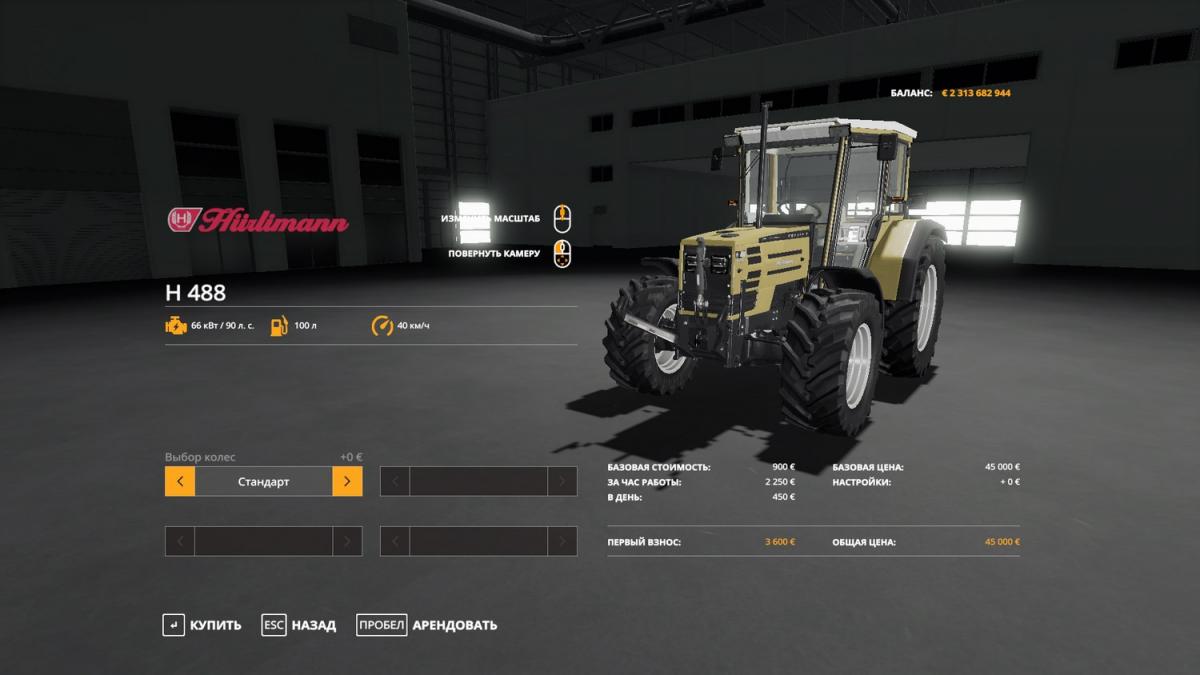The width and height of the screenshot is (1200, 675).
Task: Lease the tractor via Арендовать
Action: pyautogui.click(x=428, y=625)
